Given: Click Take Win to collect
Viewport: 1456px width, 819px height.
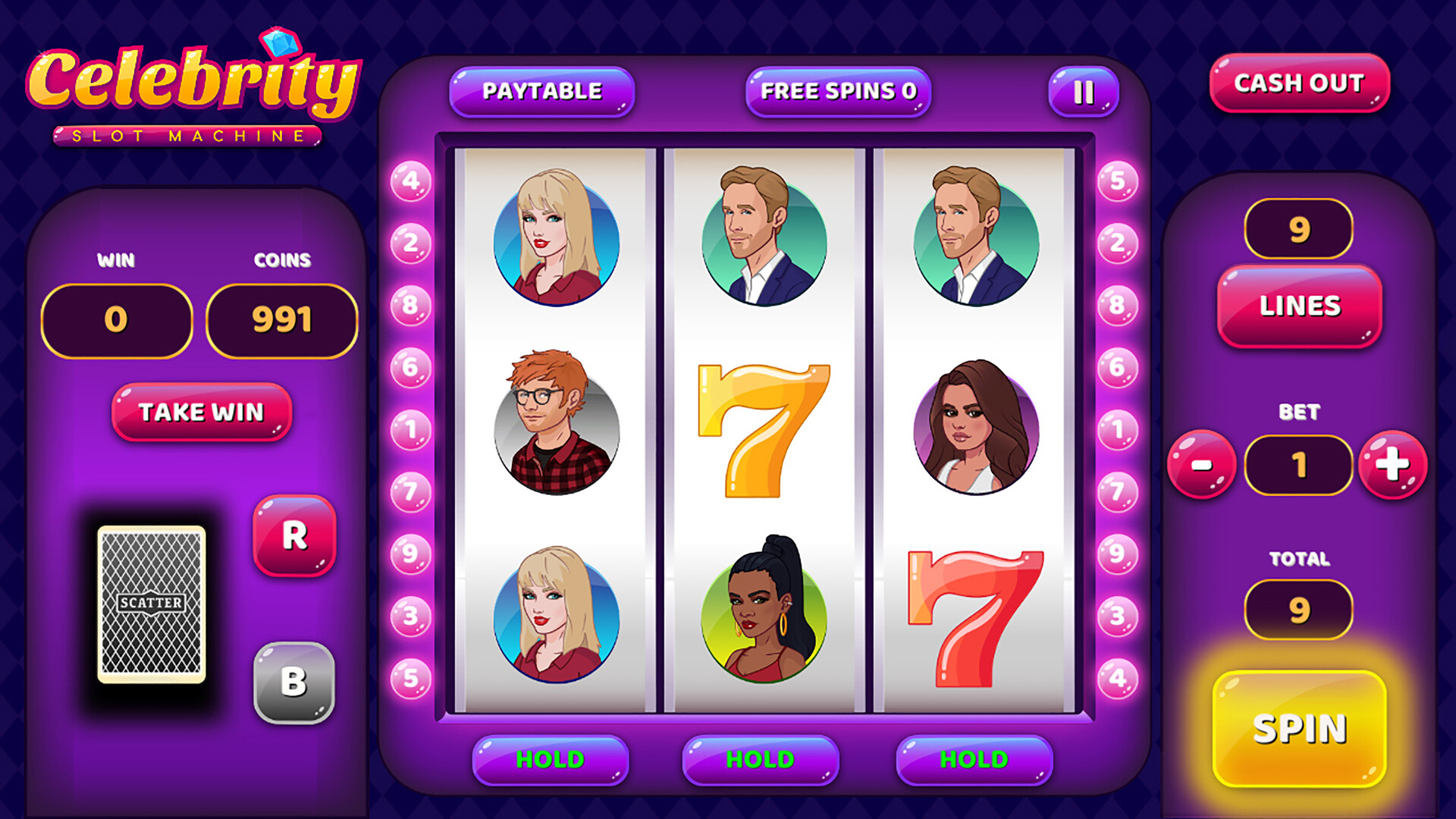Looking at the screenshot, I should pos(201,412).
